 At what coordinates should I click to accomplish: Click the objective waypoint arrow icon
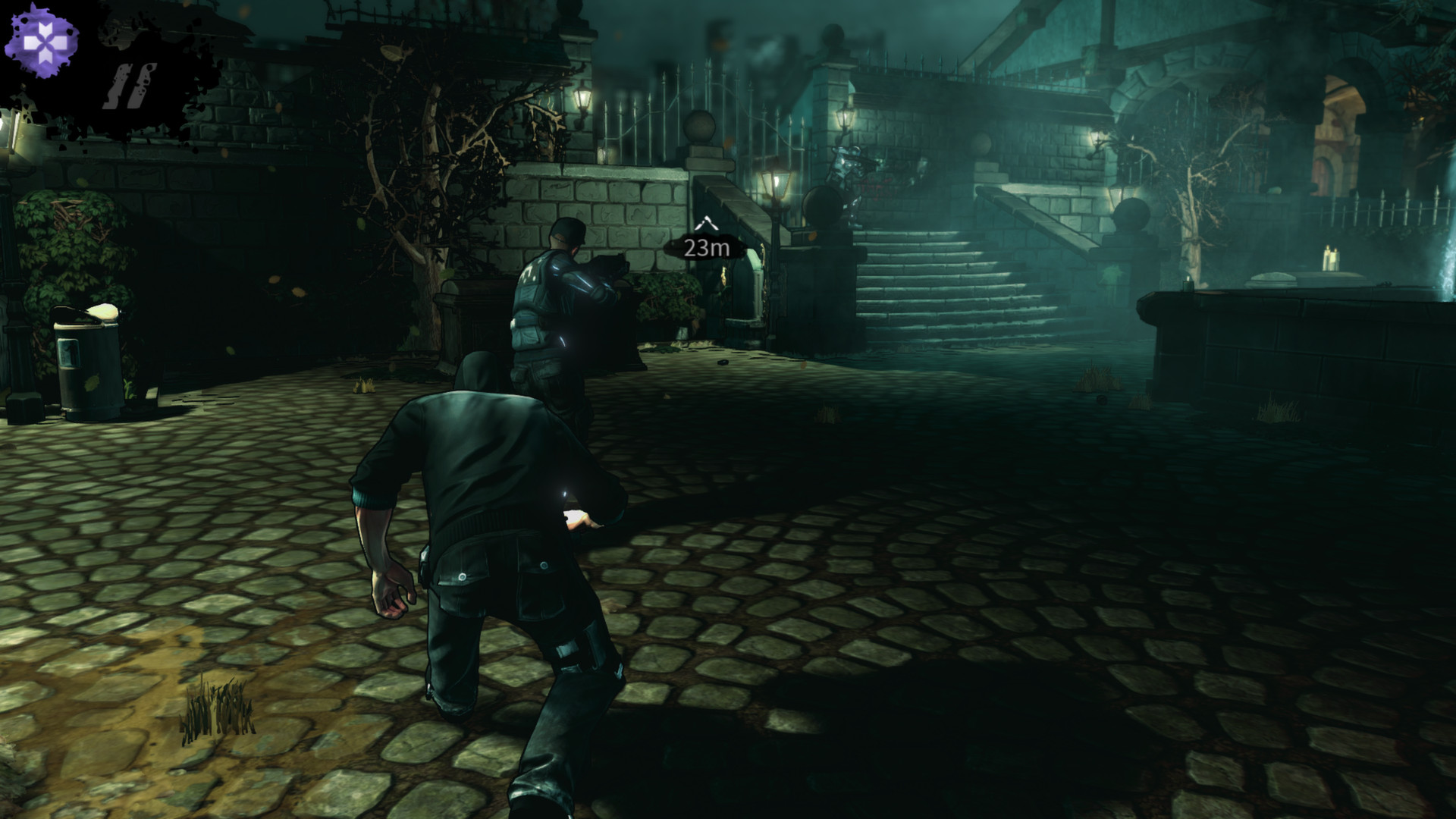click(707, 224)
